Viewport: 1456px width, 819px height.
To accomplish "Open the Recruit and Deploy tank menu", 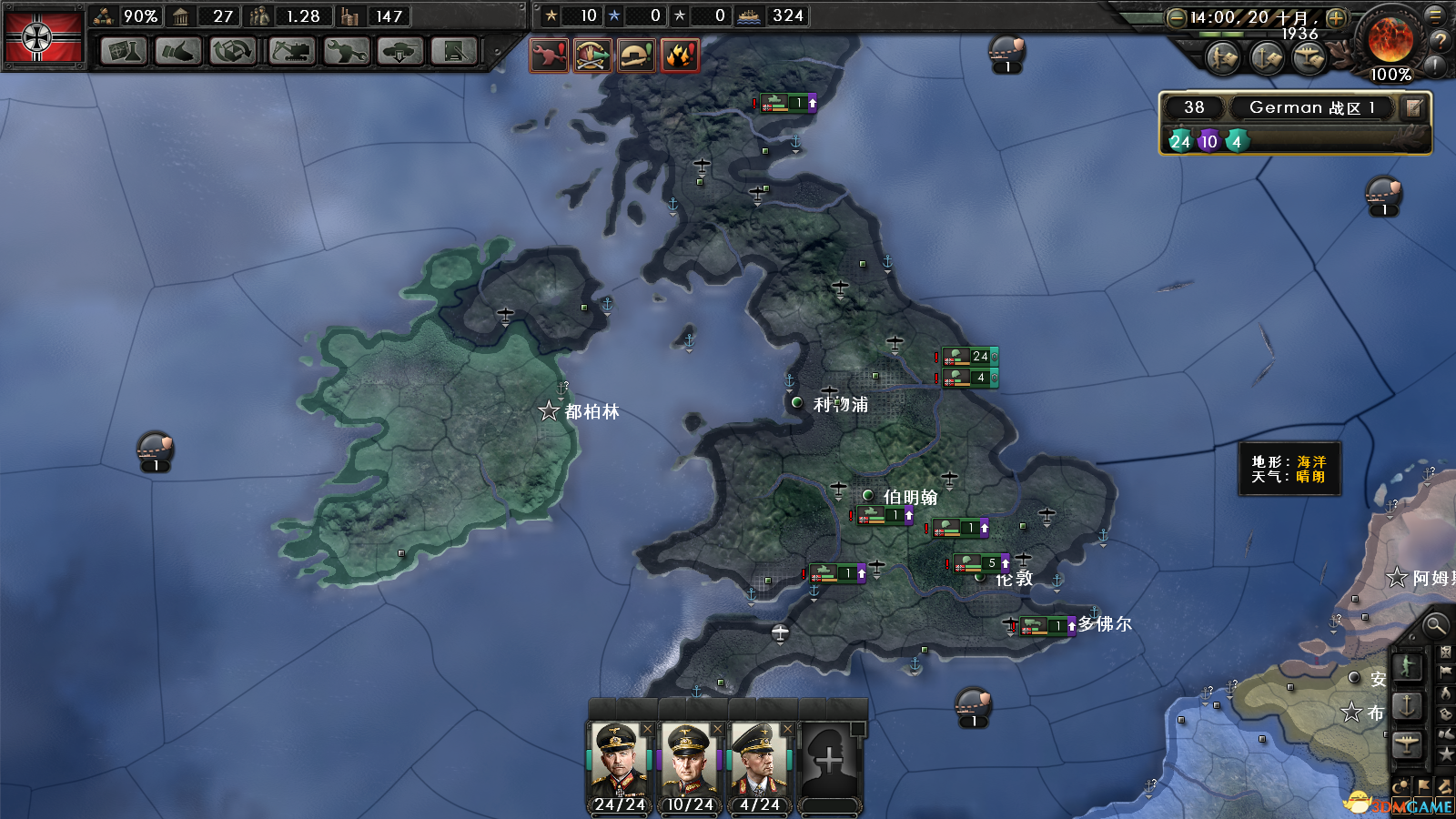I will click(399, 51).
